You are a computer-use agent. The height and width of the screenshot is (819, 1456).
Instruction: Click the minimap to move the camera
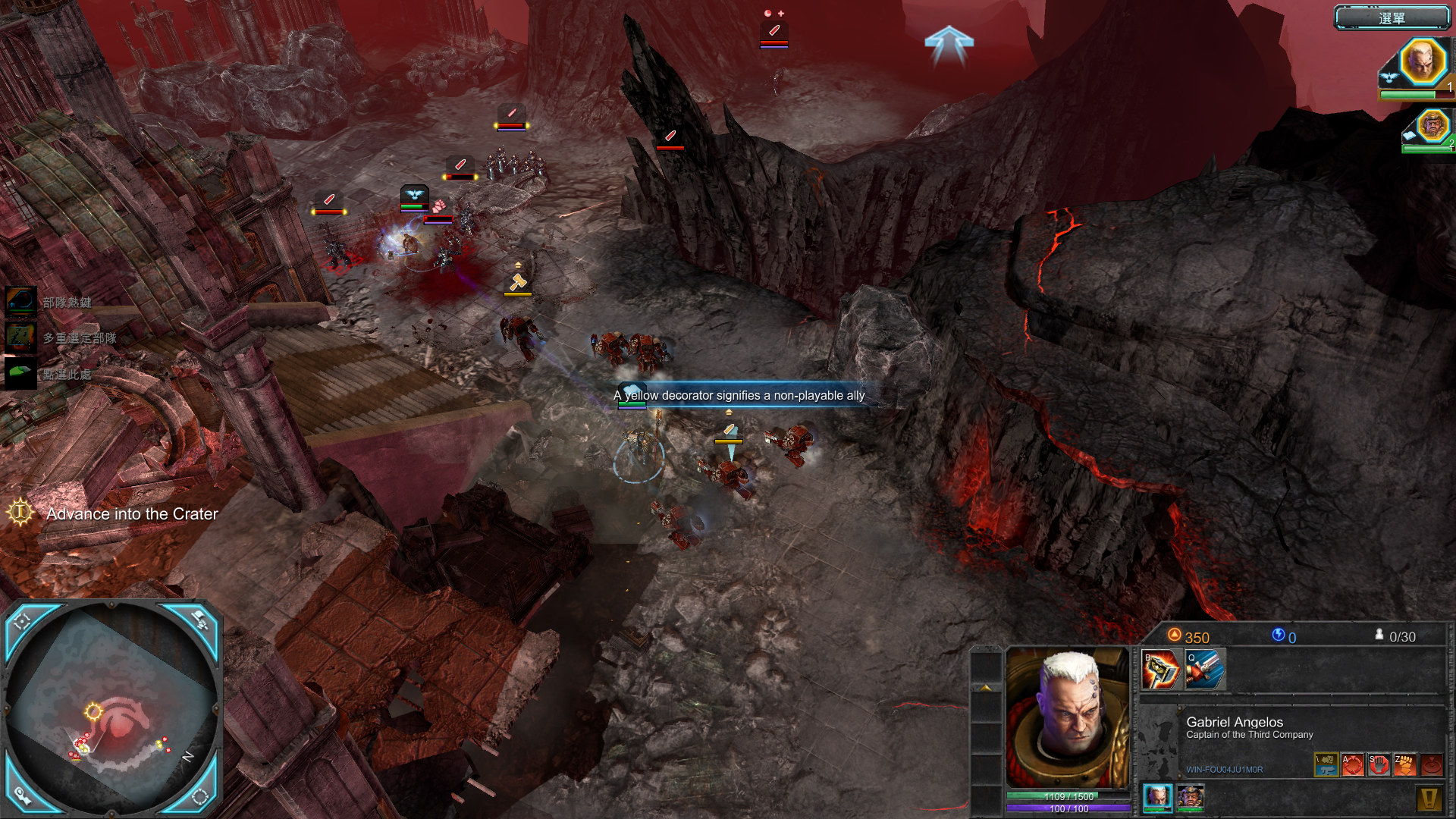click(x=114, y=705)
